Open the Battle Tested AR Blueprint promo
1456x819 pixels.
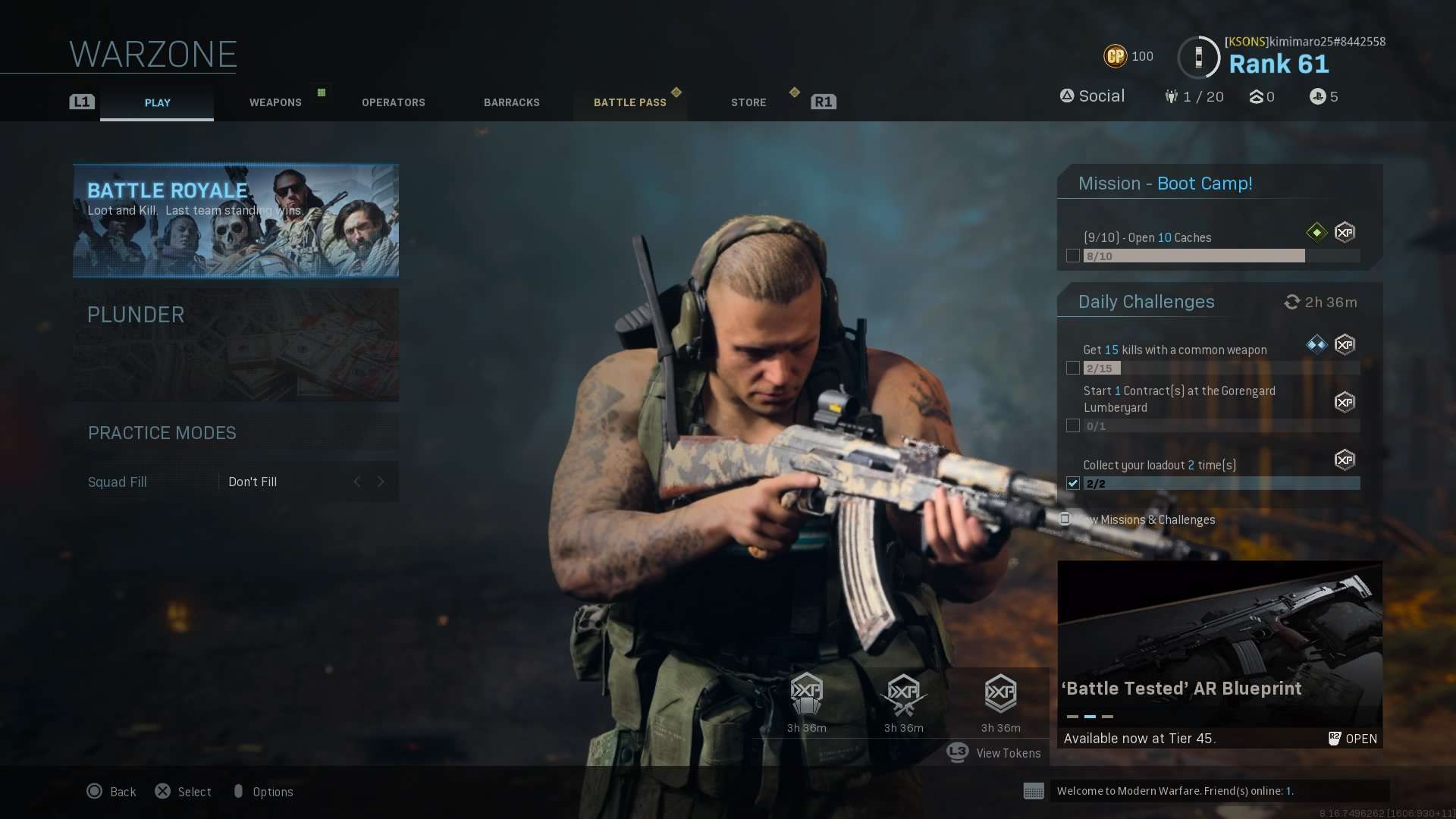(1219, 654)
